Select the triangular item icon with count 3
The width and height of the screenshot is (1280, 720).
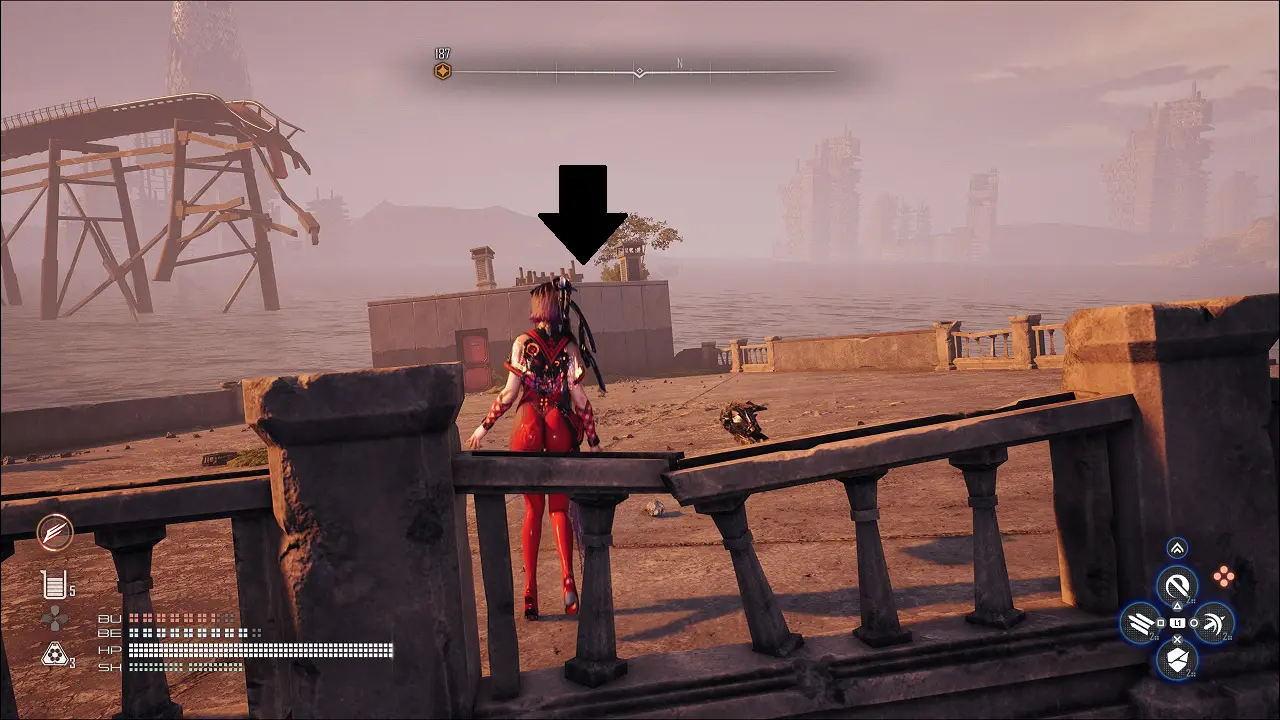54,655
